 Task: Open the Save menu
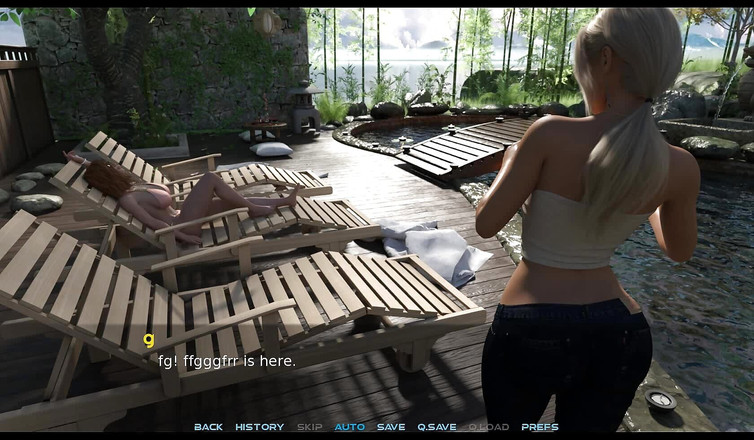391,427
